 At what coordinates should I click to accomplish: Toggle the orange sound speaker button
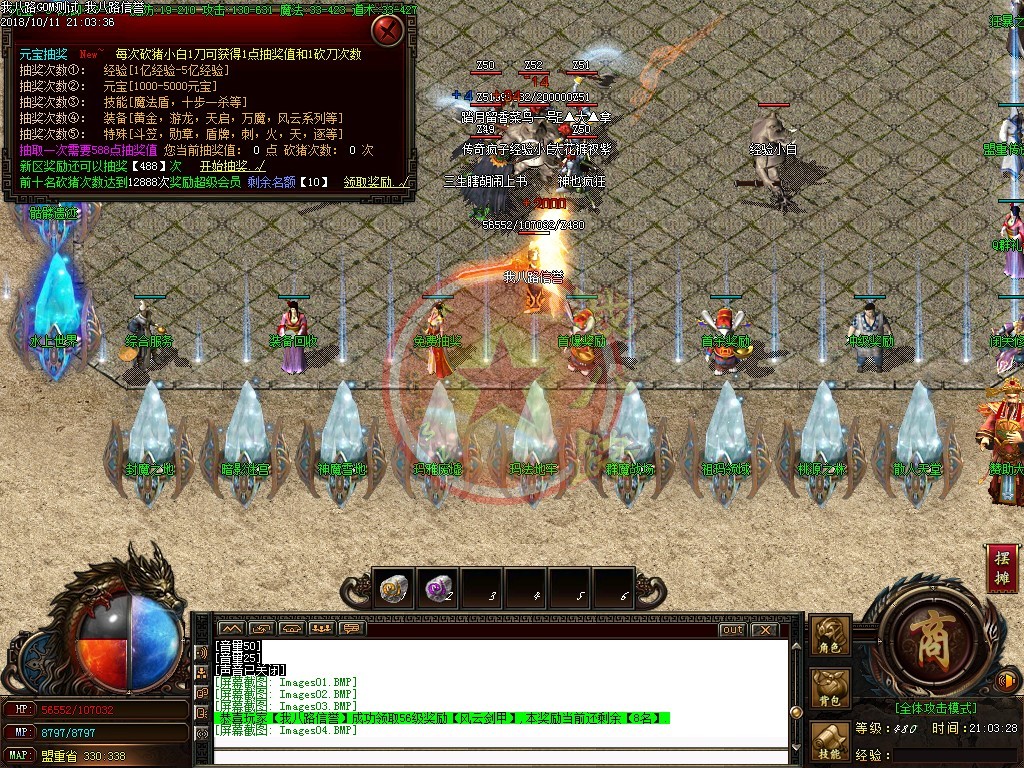tap(1008, 682)
